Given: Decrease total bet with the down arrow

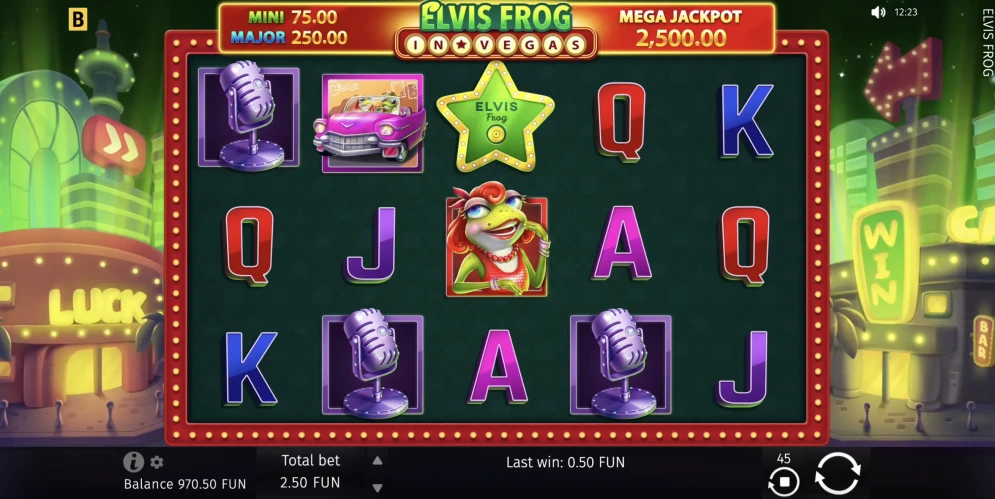Looking at the screenshot, I should [x=377, y=487].
